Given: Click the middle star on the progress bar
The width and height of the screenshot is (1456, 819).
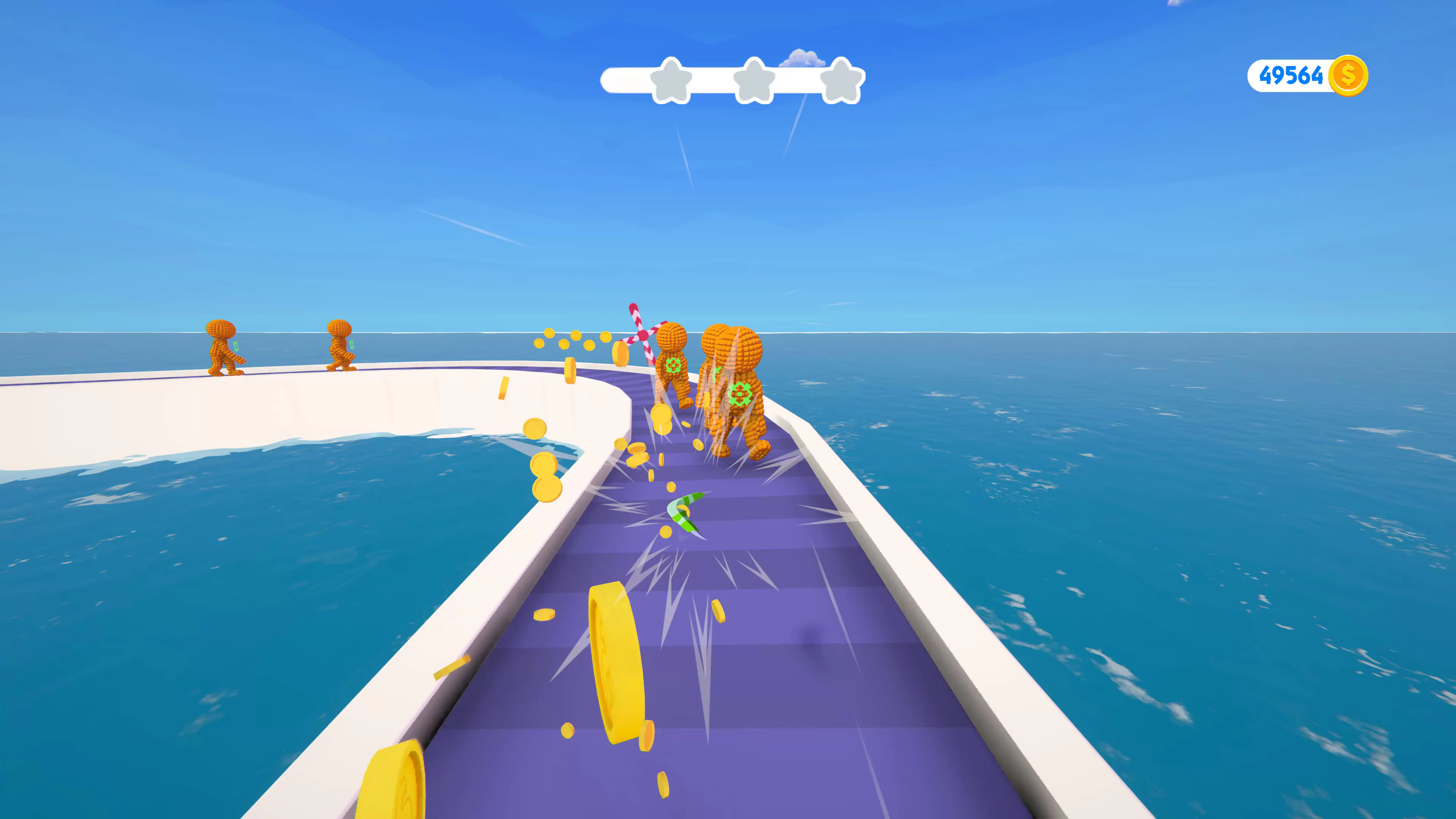Looking at the screenshot, I should (754, 82).
